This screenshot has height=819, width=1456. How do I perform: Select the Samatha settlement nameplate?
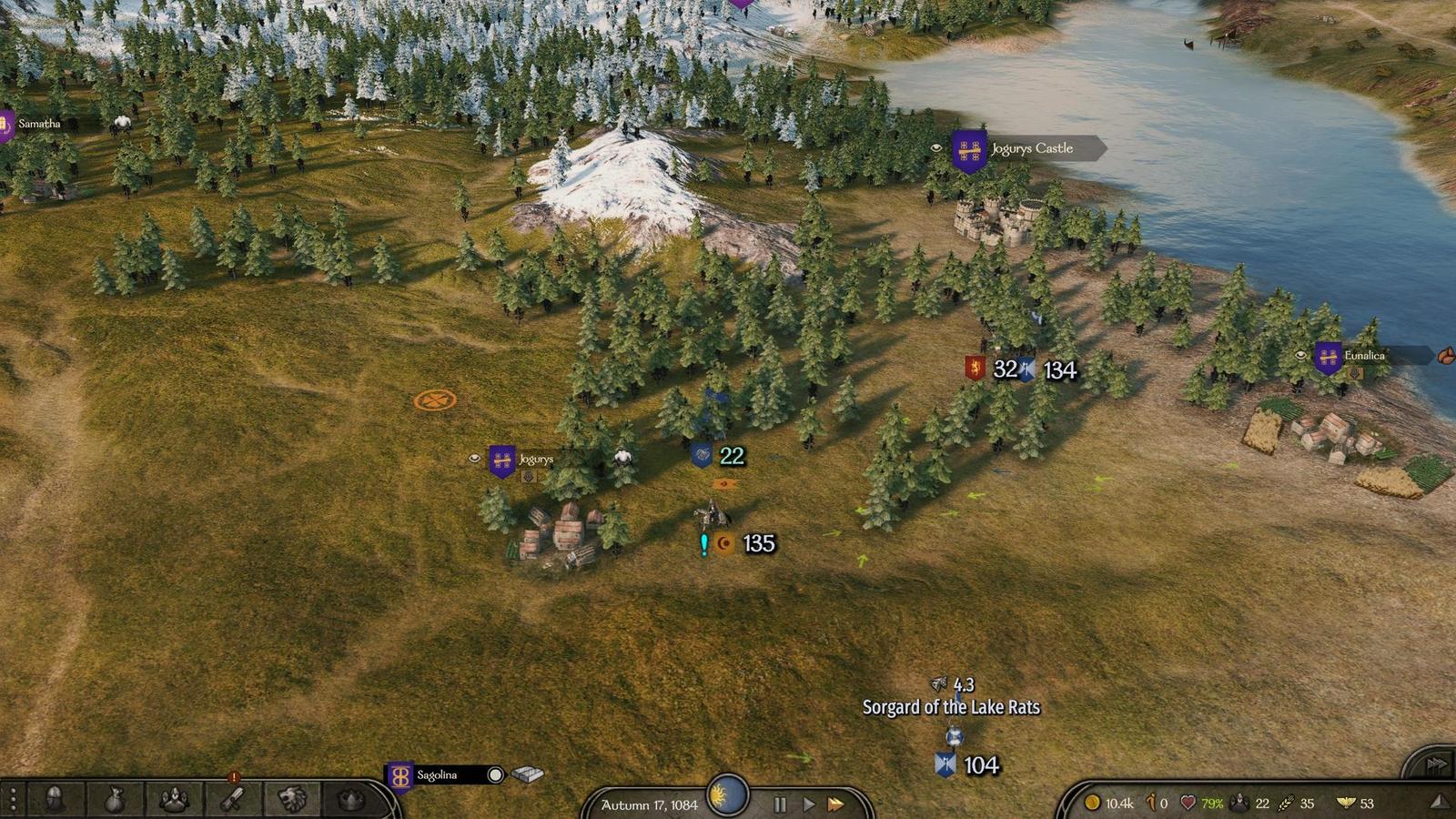point(39,124)
